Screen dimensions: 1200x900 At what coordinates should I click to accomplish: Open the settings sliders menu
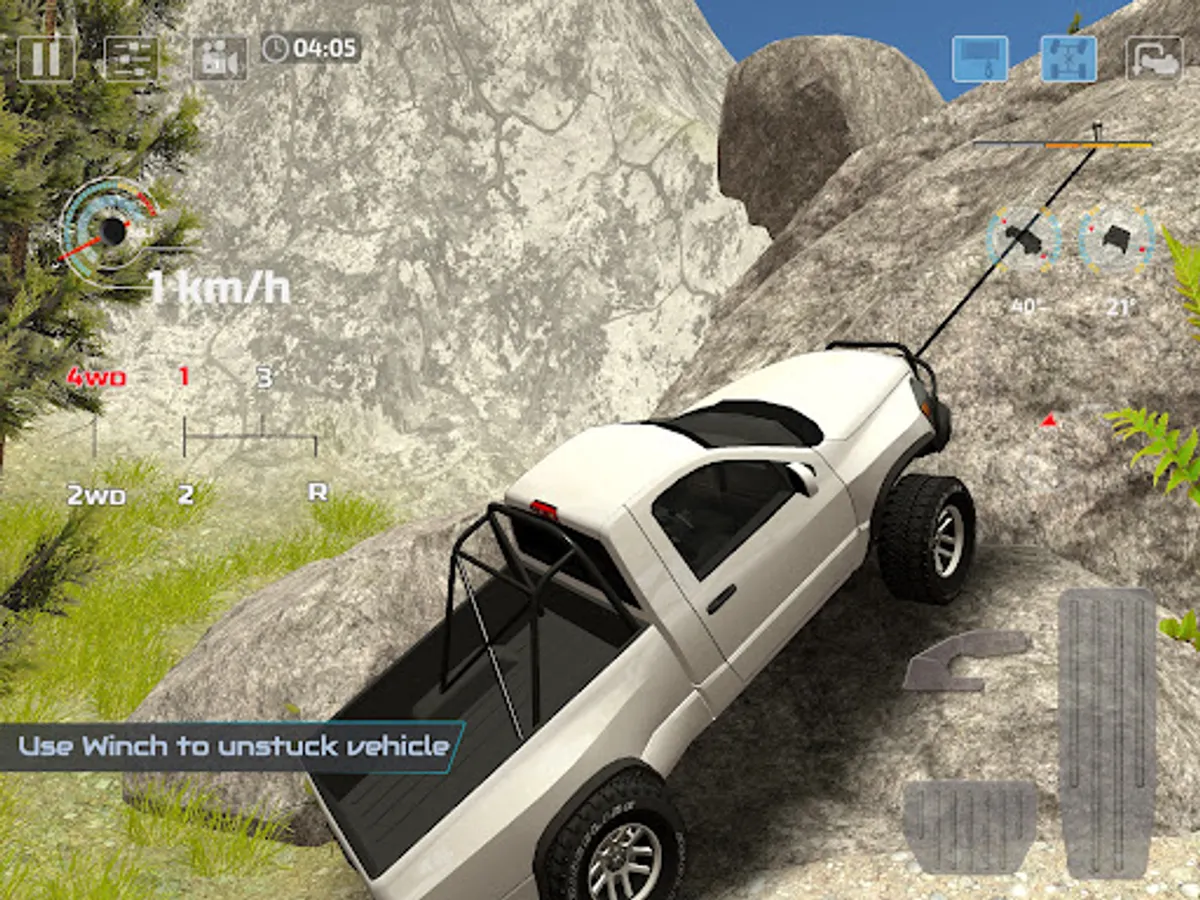[131, 58]
